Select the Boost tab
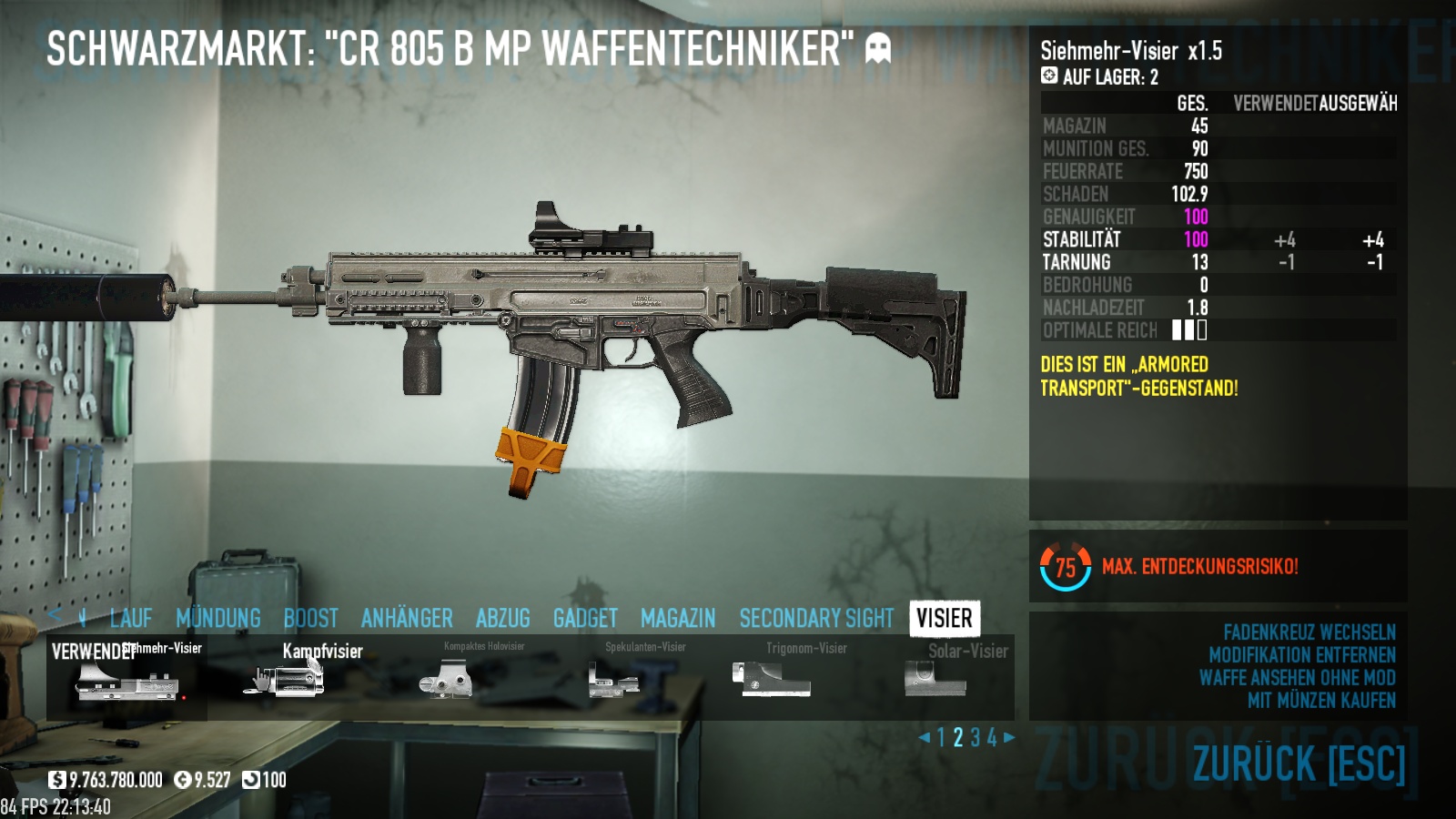This screenshot has height=819, width=1456. (310, 619)
